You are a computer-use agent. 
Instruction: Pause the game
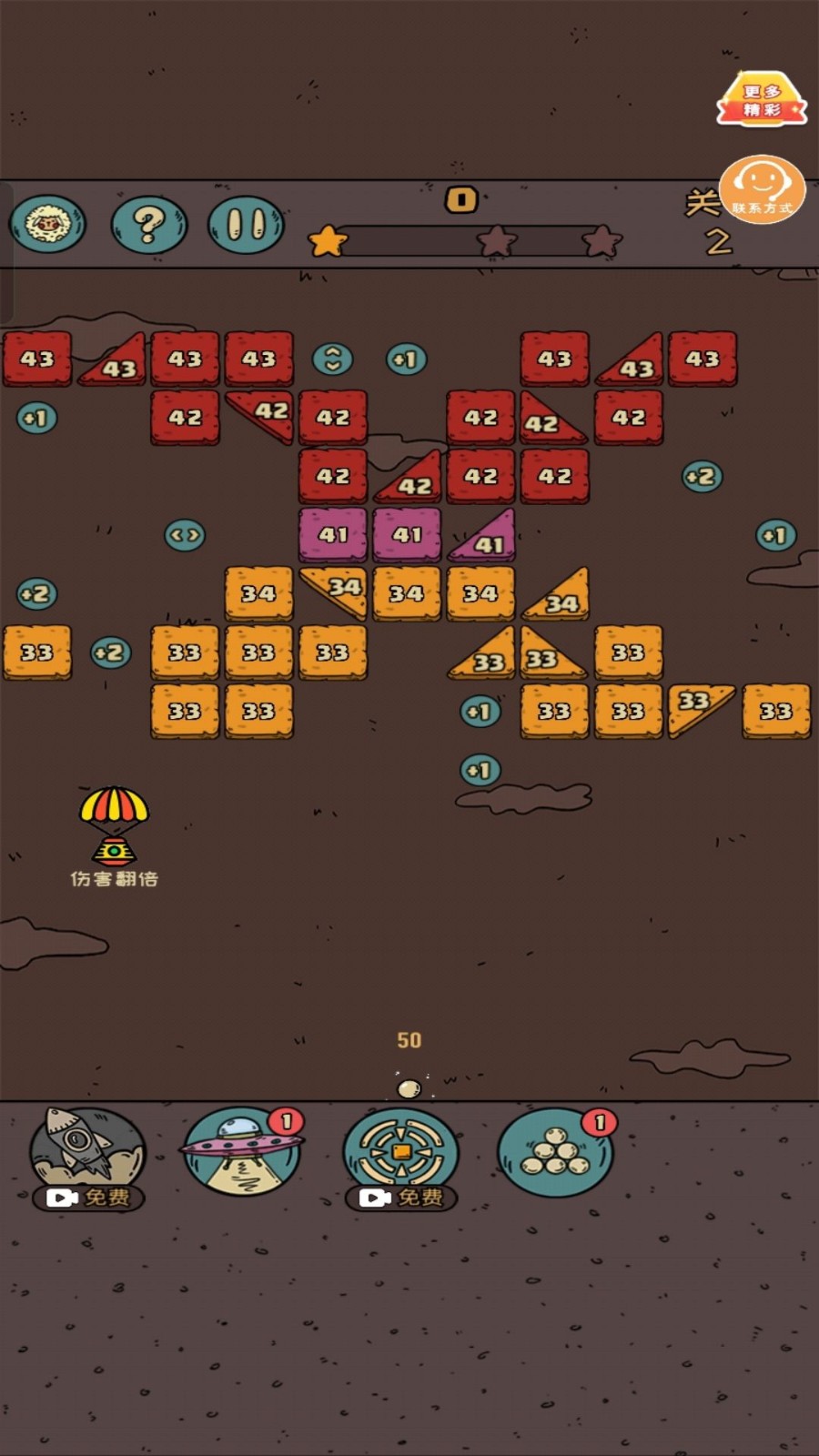pyautogui.click(x=246, y=224)
